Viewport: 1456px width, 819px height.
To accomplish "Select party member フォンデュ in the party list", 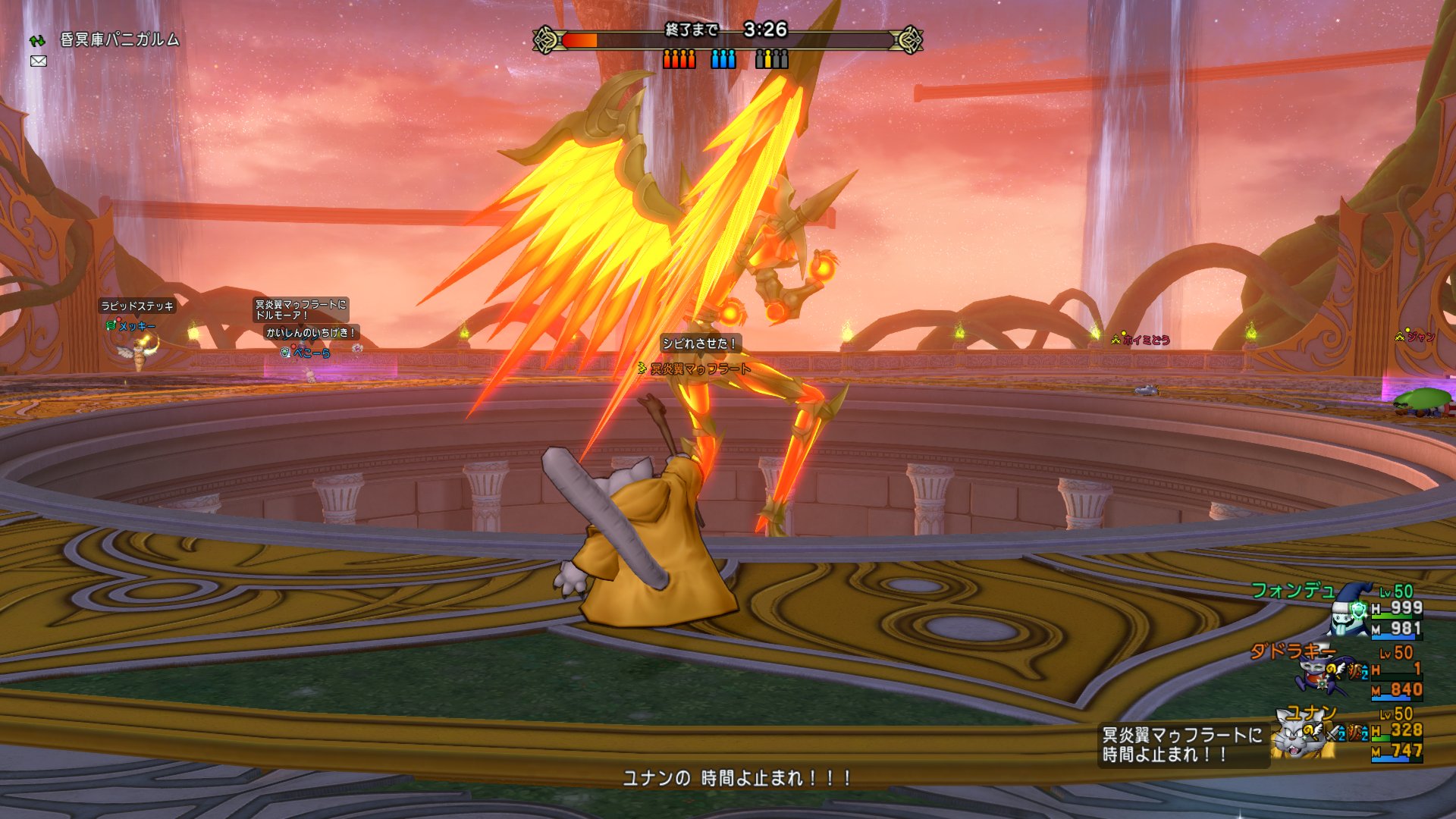I will pos(1293,590).
